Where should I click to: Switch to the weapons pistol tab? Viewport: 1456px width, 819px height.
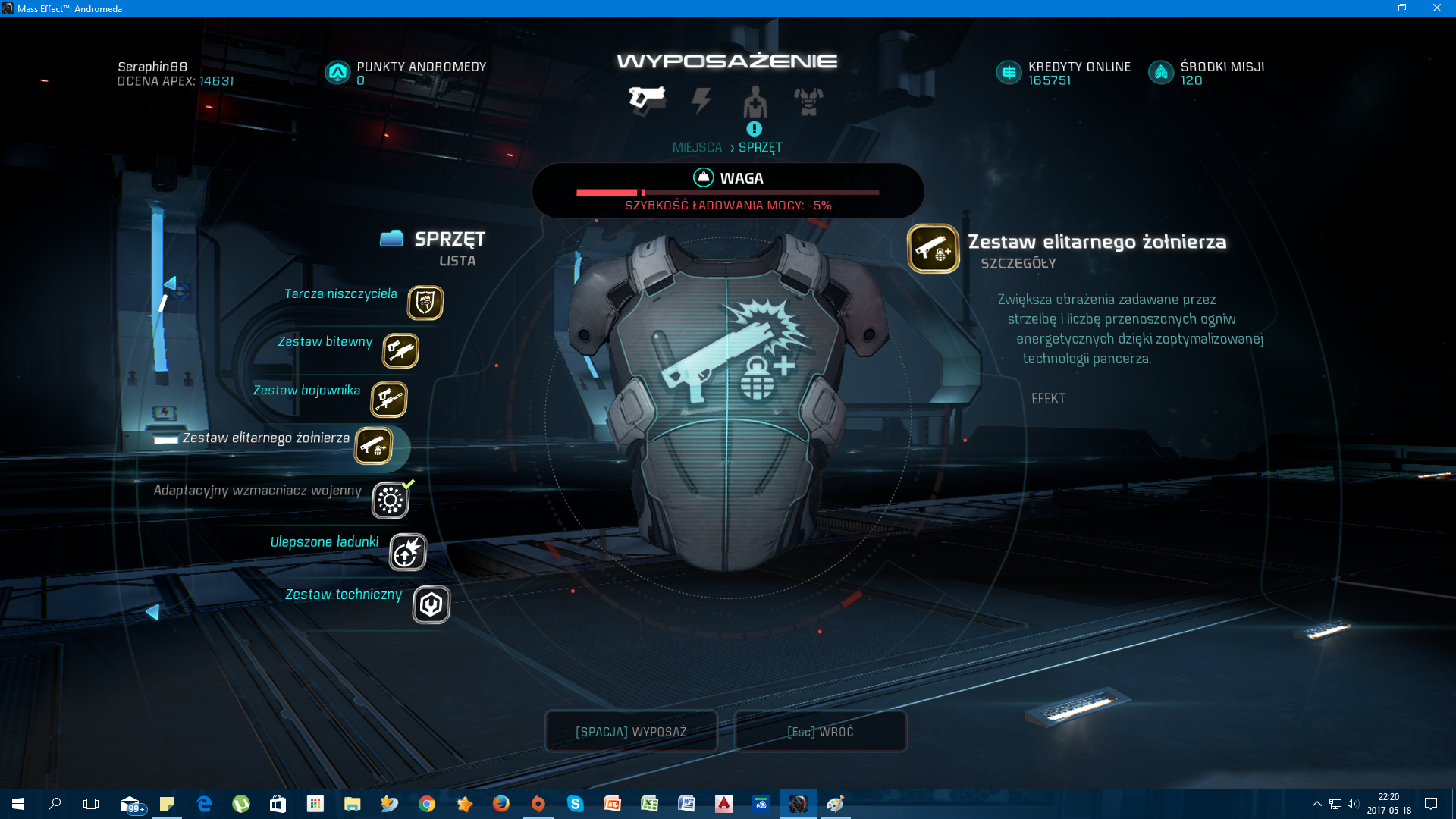(647, 99)
